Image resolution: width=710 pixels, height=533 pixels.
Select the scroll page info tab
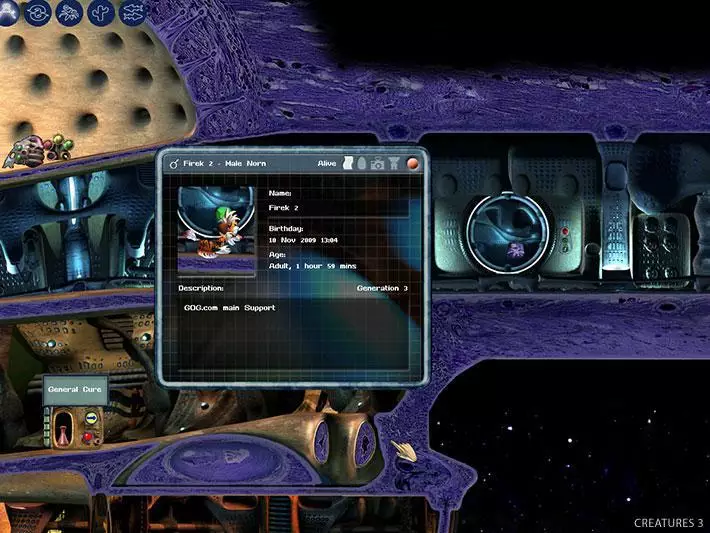click(346, 163)
